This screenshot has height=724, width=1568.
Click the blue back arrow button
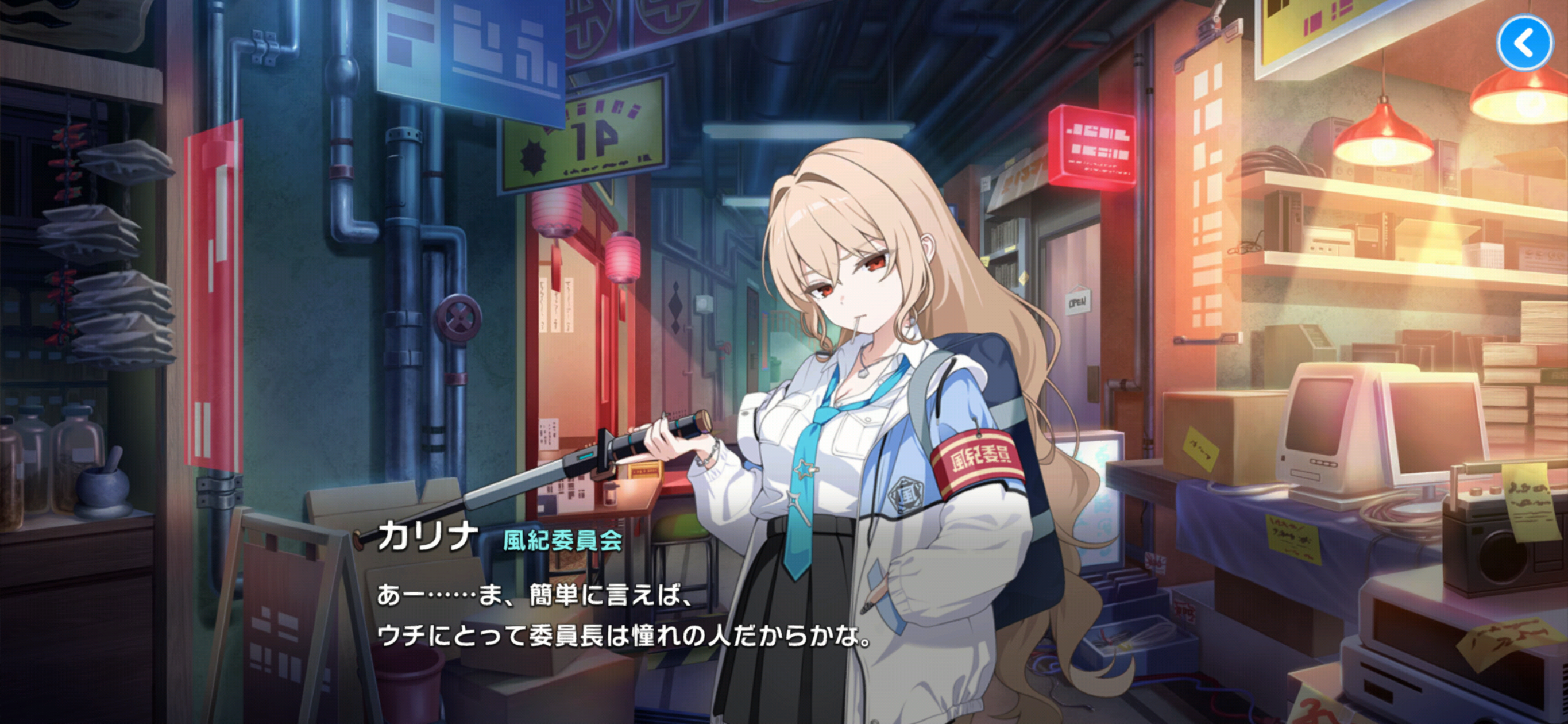[x=1524, y=43]
